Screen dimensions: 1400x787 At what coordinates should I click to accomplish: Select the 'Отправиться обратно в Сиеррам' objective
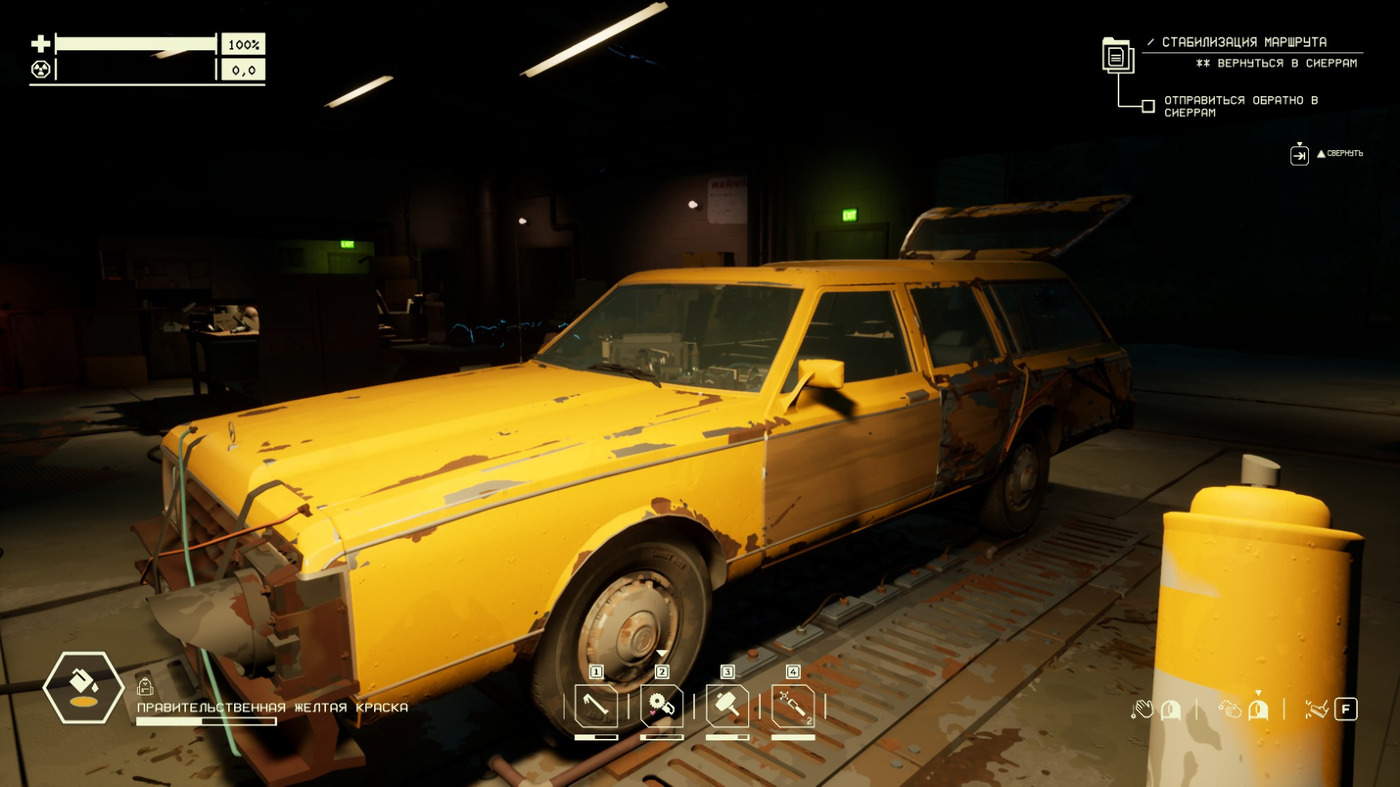pyautogui.click(x=1240, y=106)
